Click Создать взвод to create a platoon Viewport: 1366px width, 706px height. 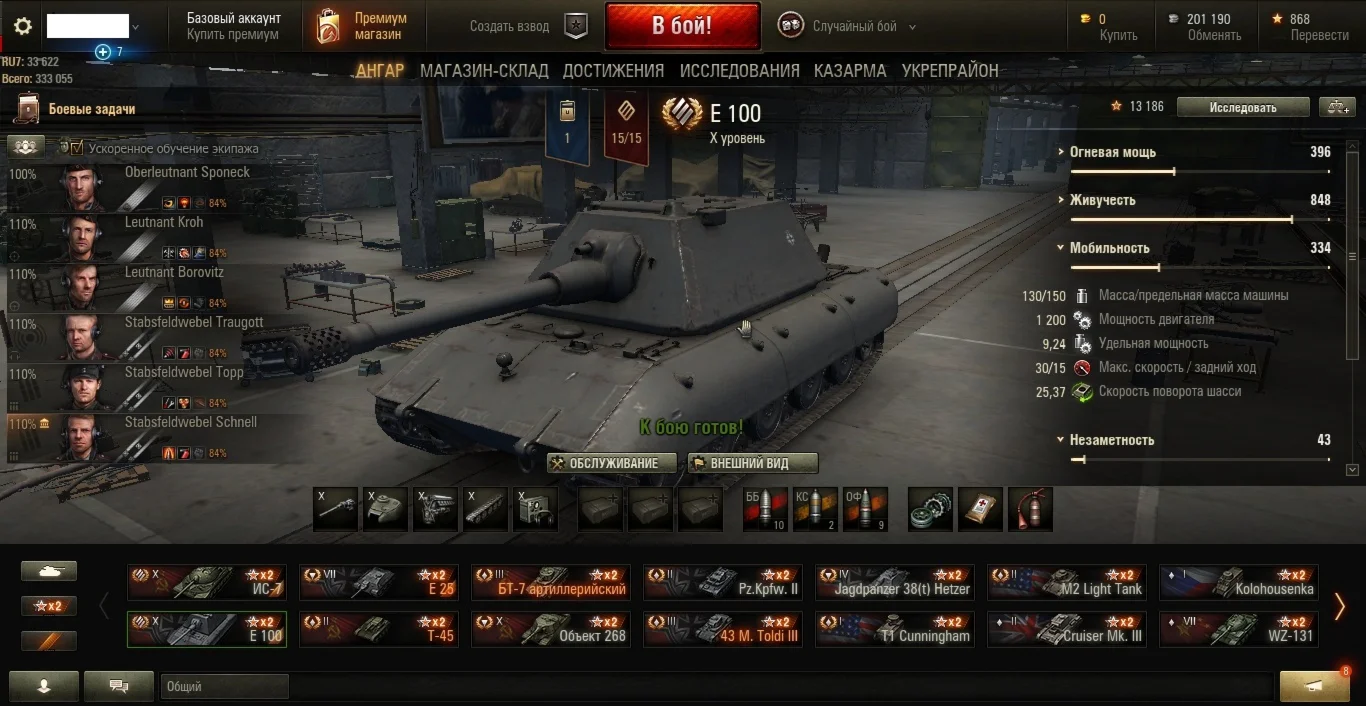point(510,27)
